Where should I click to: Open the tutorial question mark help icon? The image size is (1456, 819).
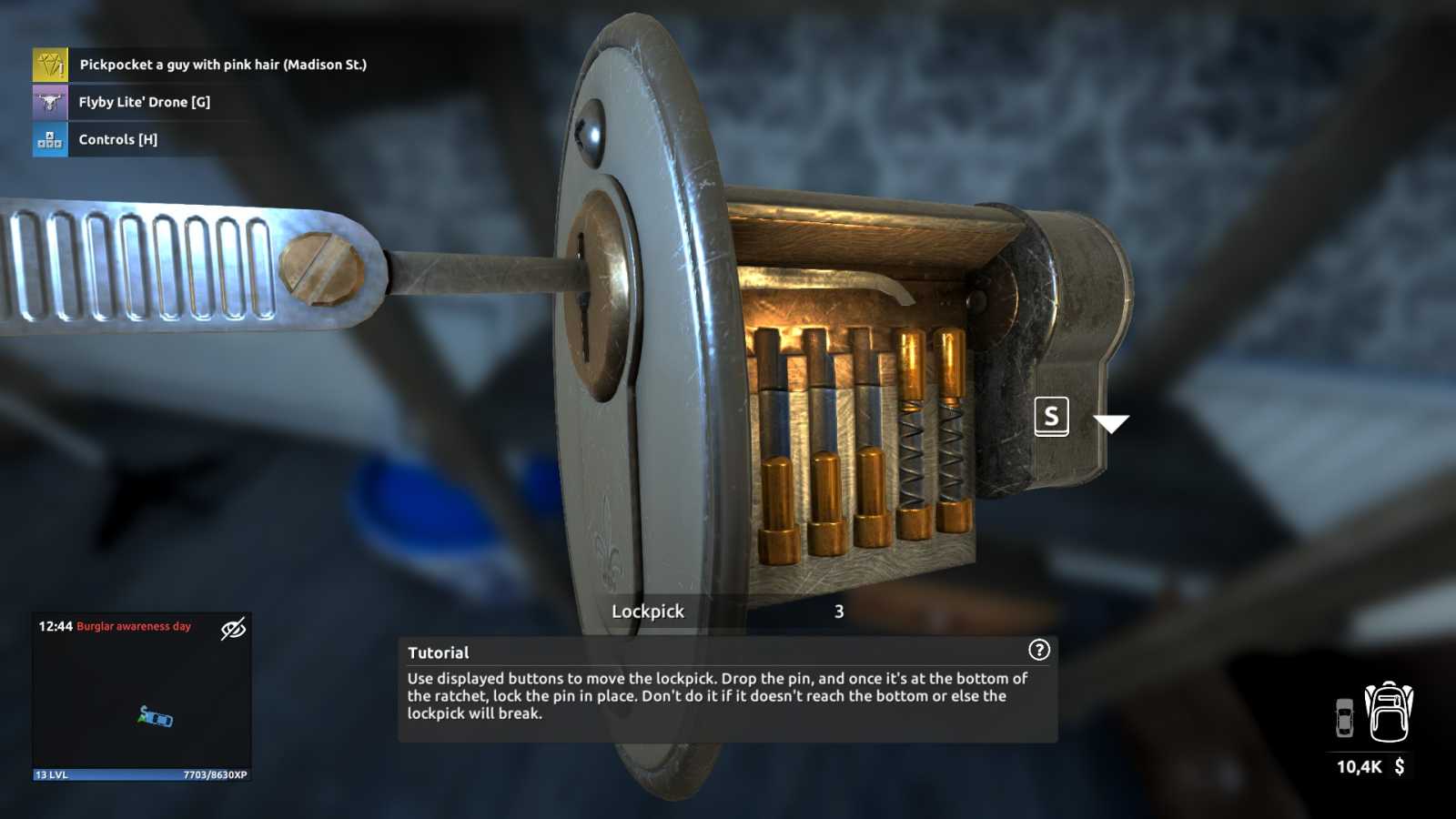tap(1038, 650)
